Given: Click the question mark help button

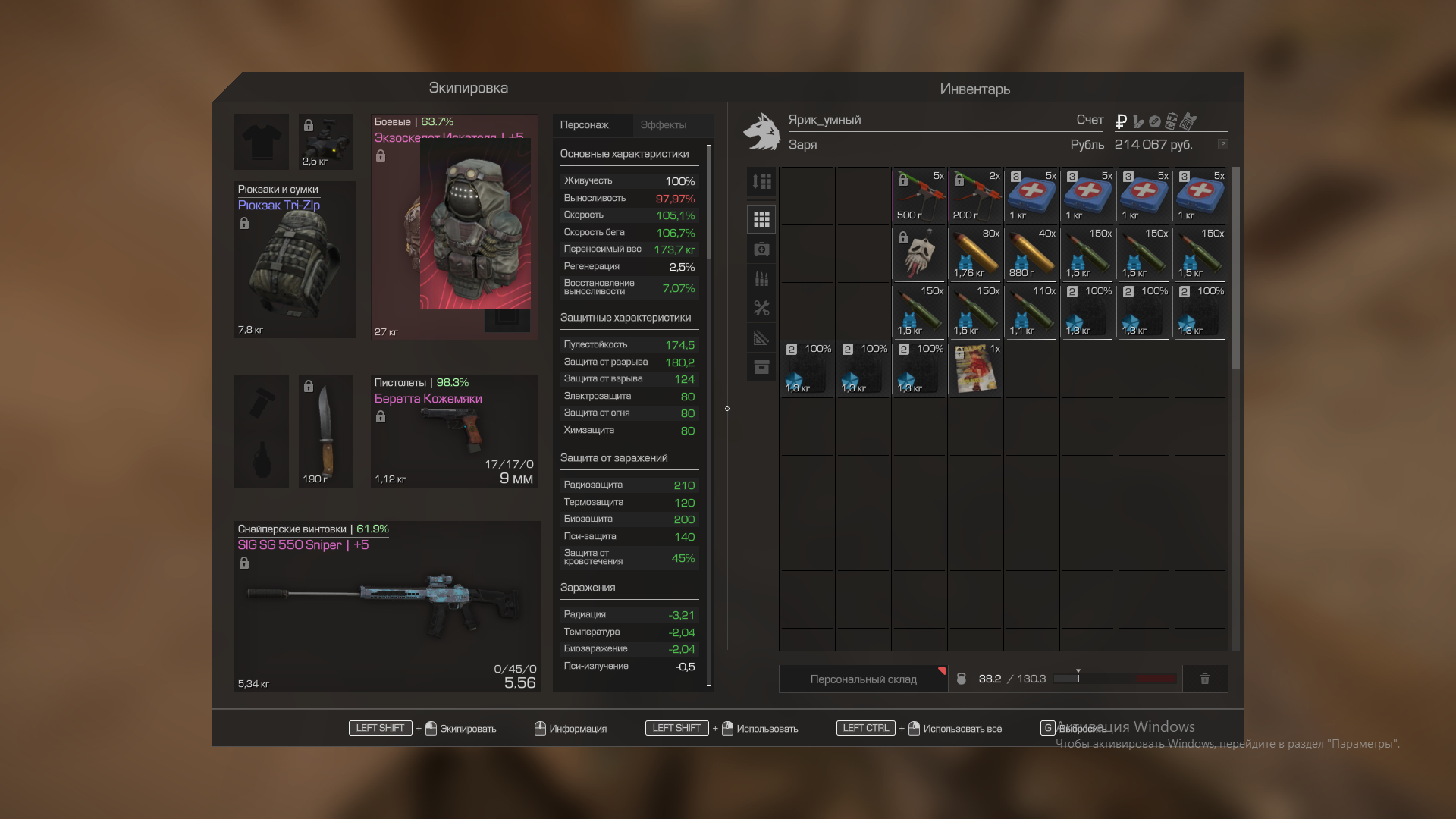Looking at the screenshot, I should [x=1222, y=144].
